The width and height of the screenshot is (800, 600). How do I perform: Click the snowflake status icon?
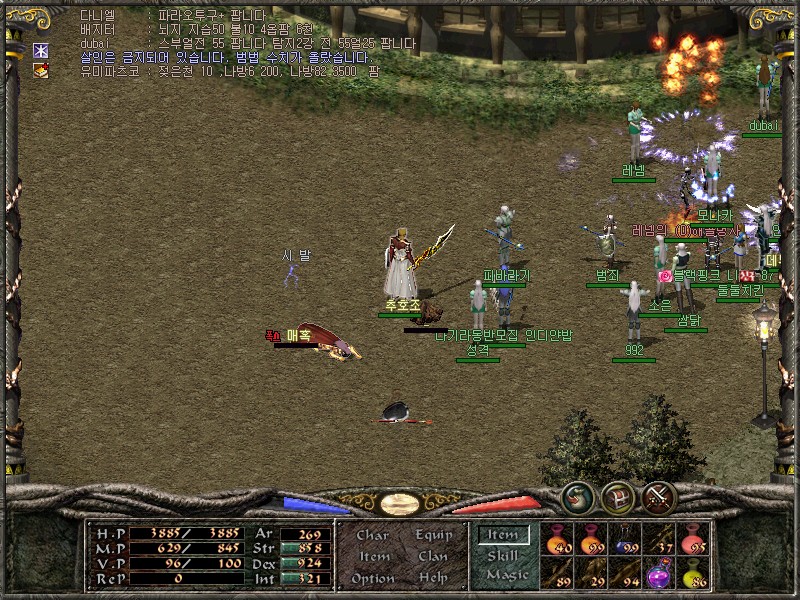pos(41,51)
